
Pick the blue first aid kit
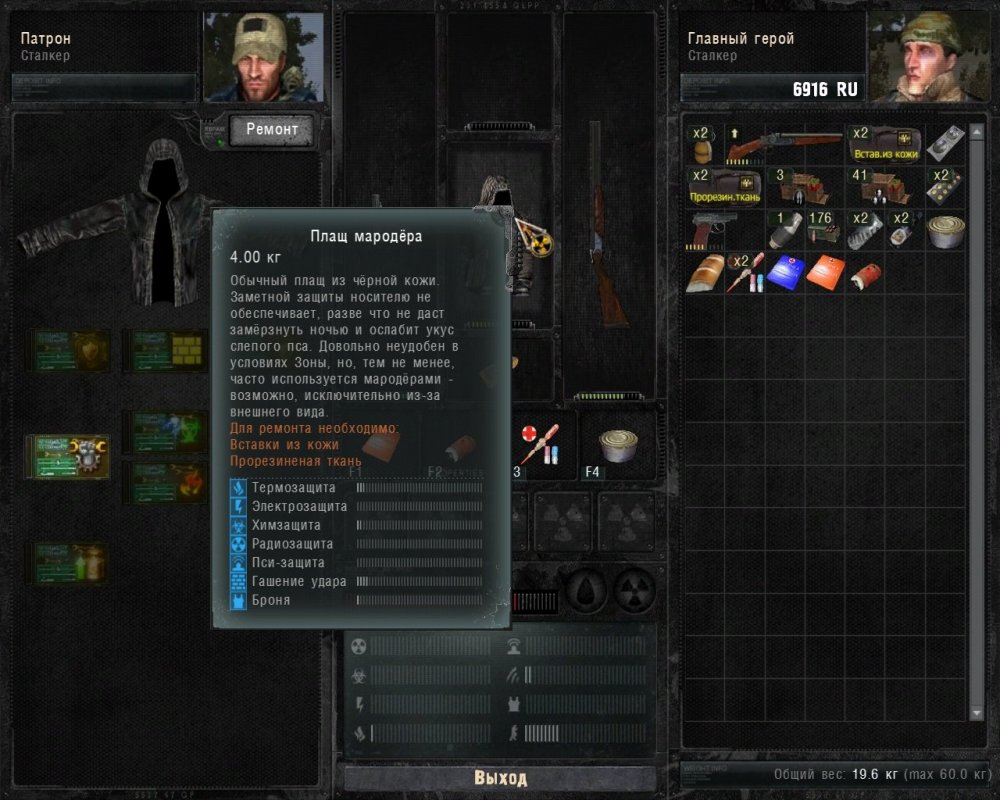coord(784,272)
